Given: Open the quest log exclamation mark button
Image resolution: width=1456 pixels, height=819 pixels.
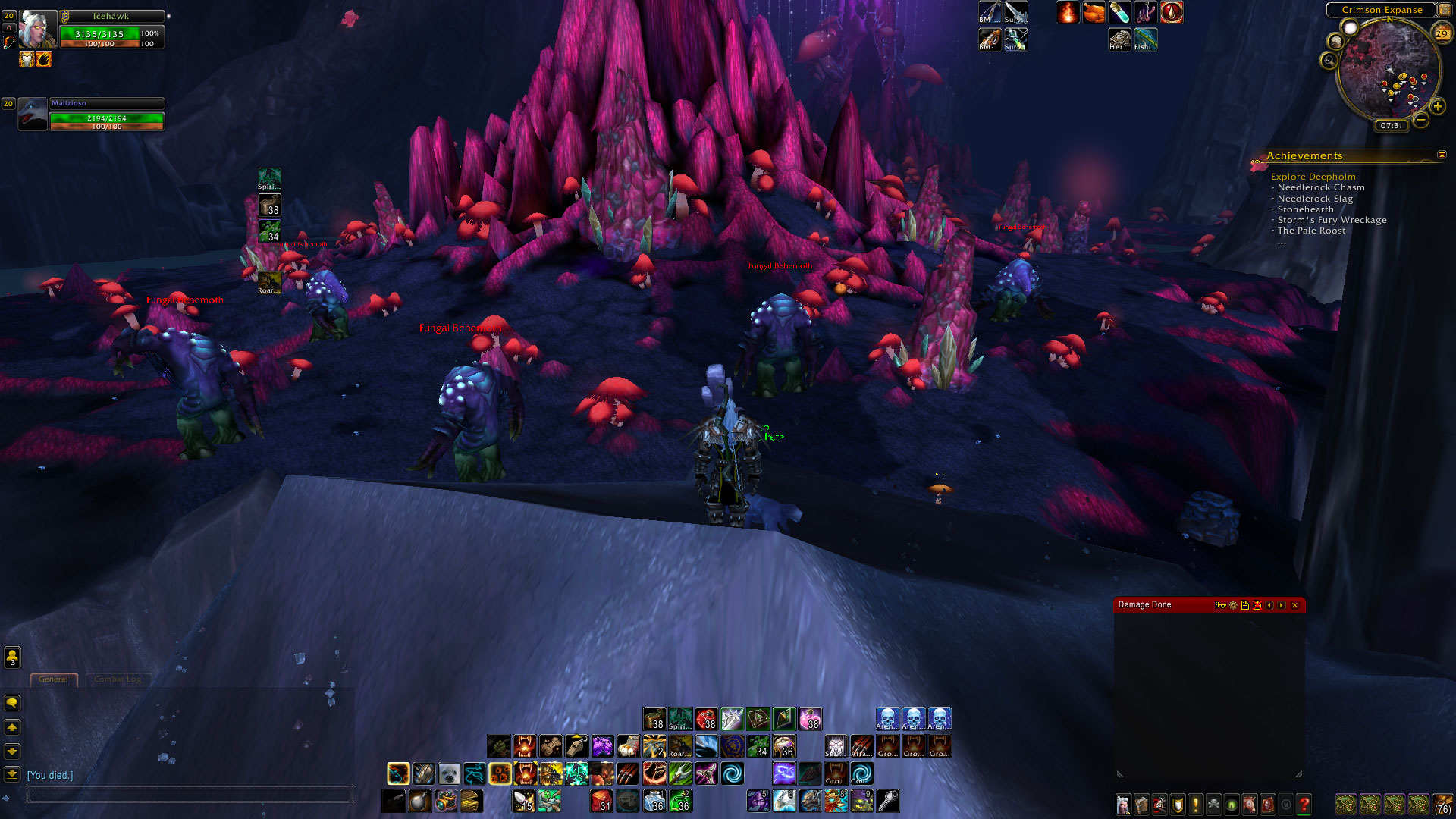Looking at the screenshot, I should click(x=1196, y=804).
